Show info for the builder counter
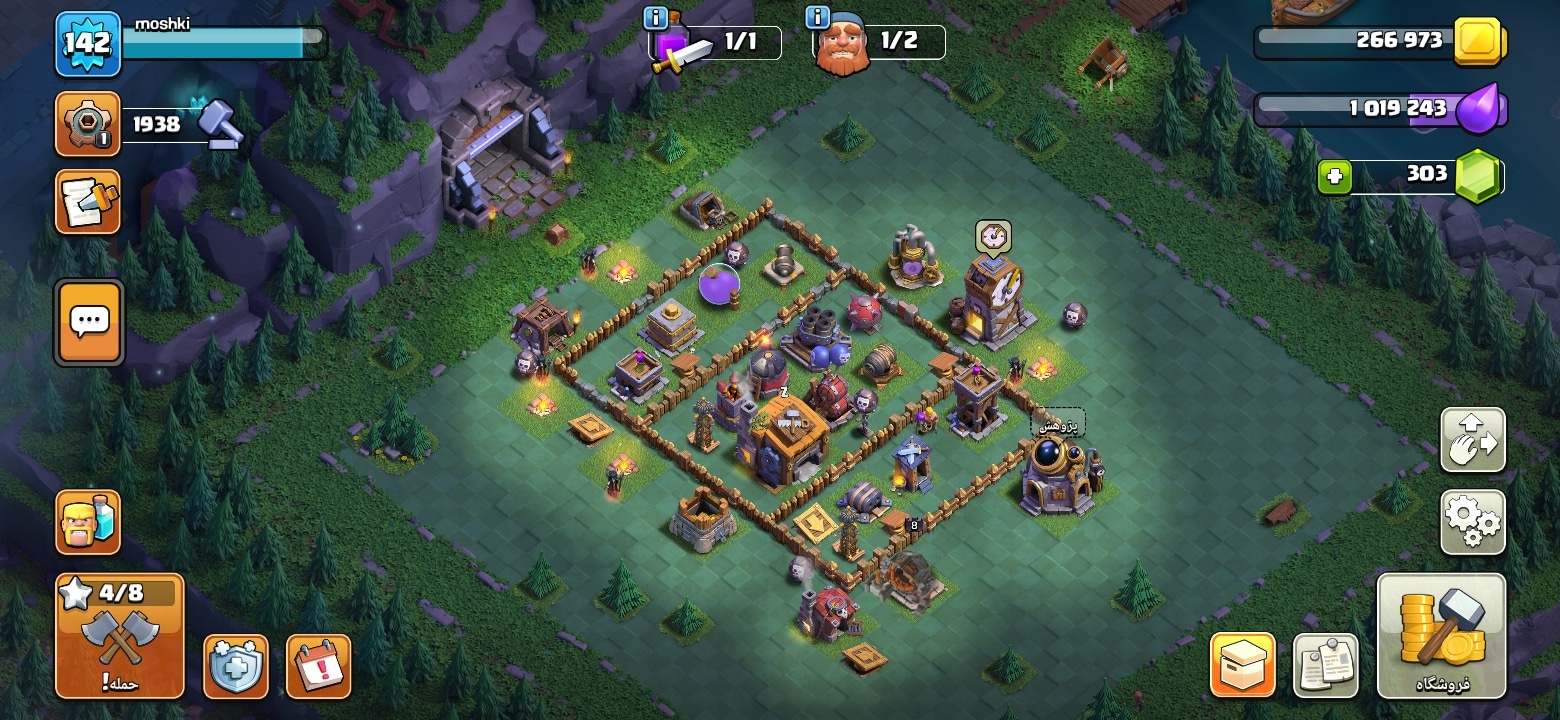1560x720 pixels. [817, 18]
